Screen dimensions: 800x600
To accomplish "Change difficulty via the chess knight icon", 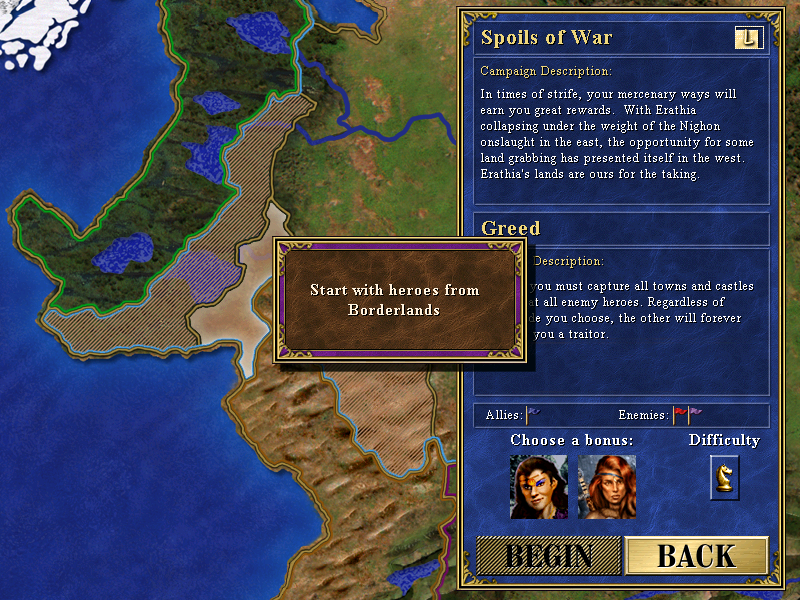I will [x=724, y=476].
